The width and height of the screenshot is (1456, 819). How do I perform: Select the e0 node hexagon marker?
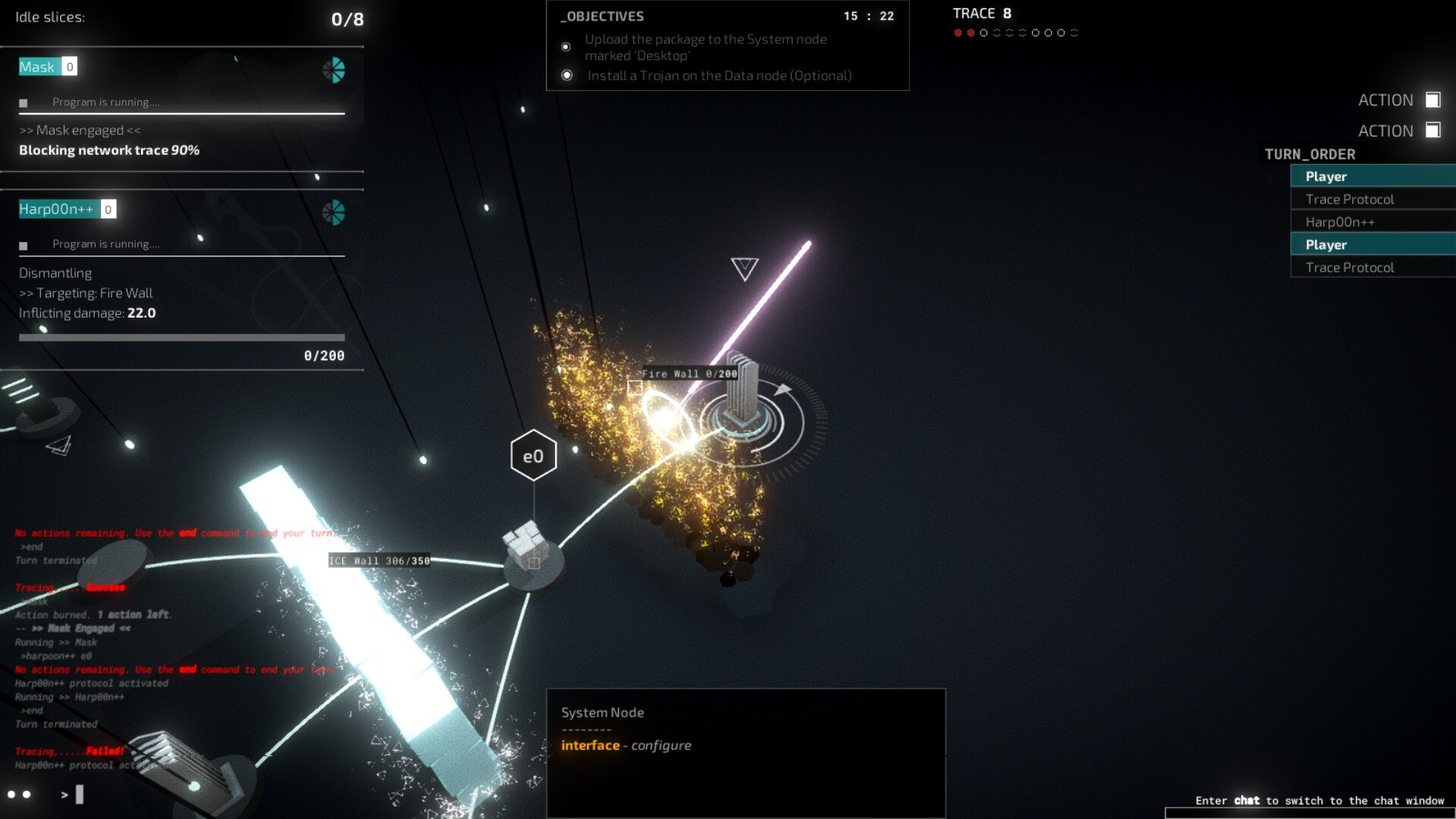[x=533, y=456]
